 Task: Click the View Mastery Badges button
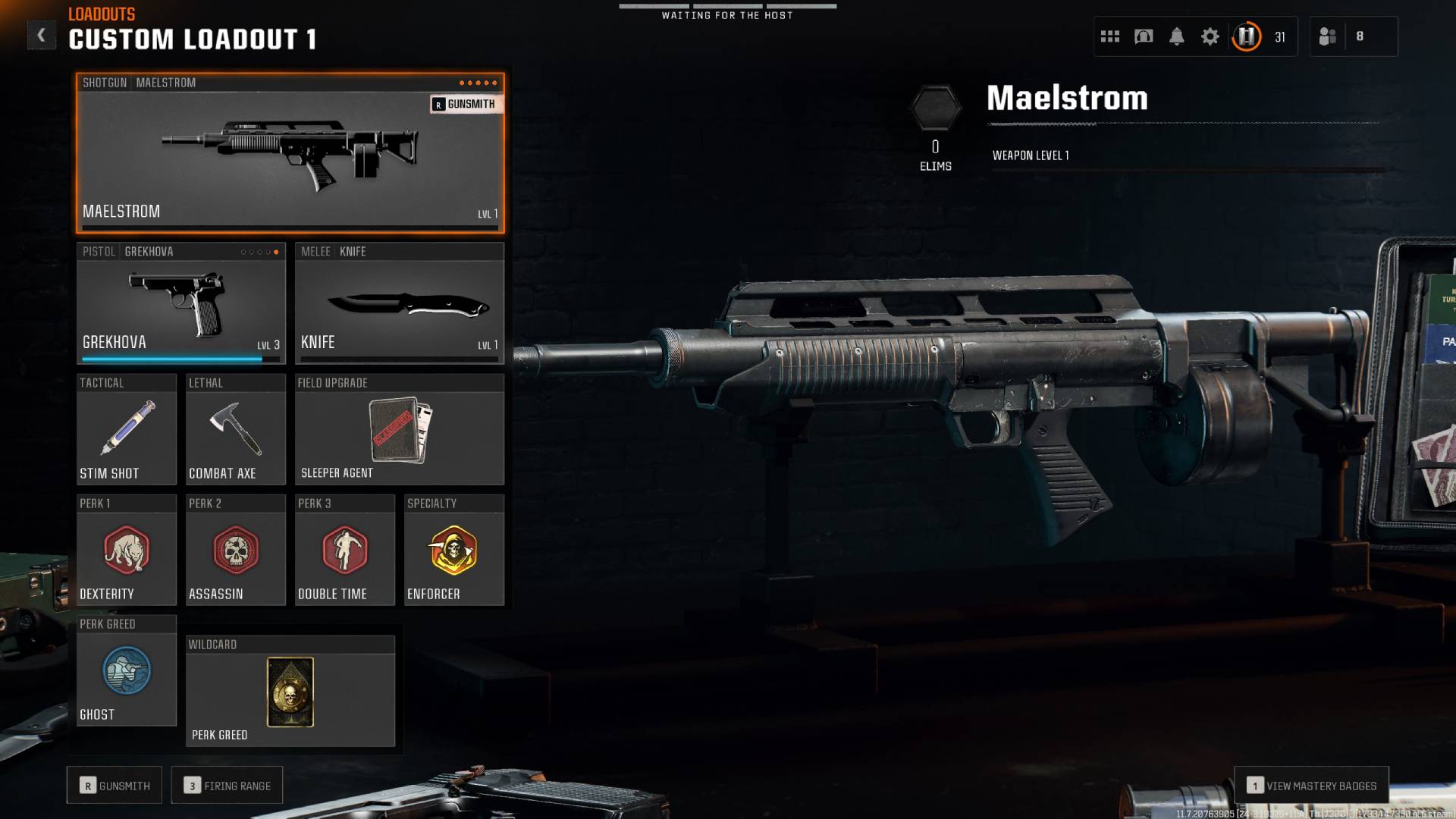pyautogui.click(x=1312, y=785)
